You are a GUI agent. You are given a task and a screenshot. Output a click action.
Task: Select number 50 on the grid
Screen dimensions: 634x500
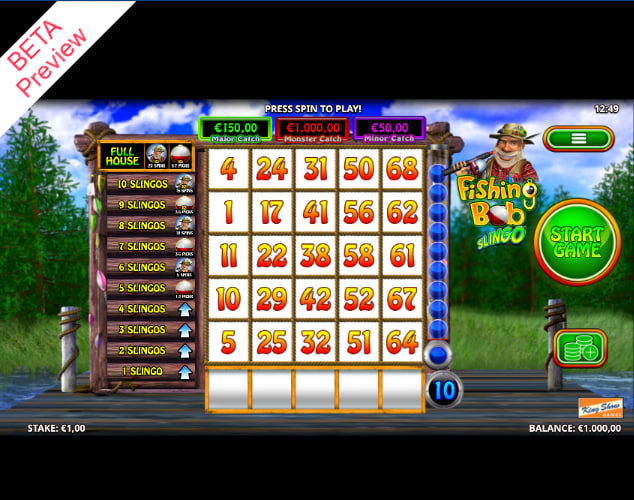358,168
